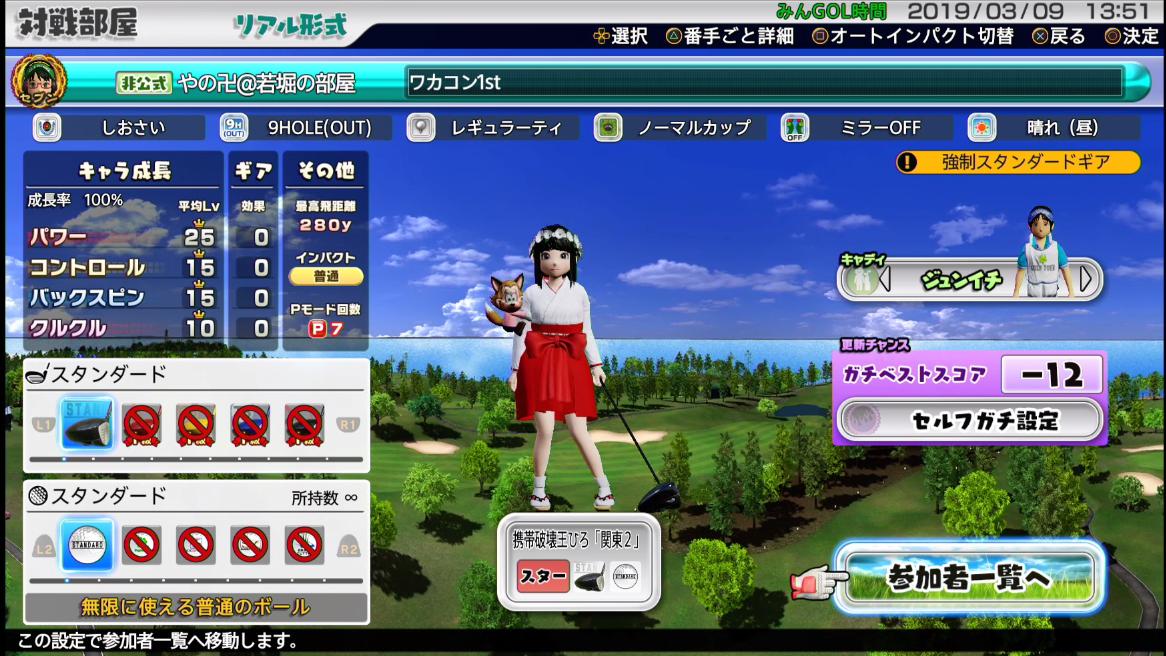Image resolution: width=1166 pixels, height=656 pixels.
Task: Open the 晴れ（昼） weather setting
Action: pos(1055,128)
